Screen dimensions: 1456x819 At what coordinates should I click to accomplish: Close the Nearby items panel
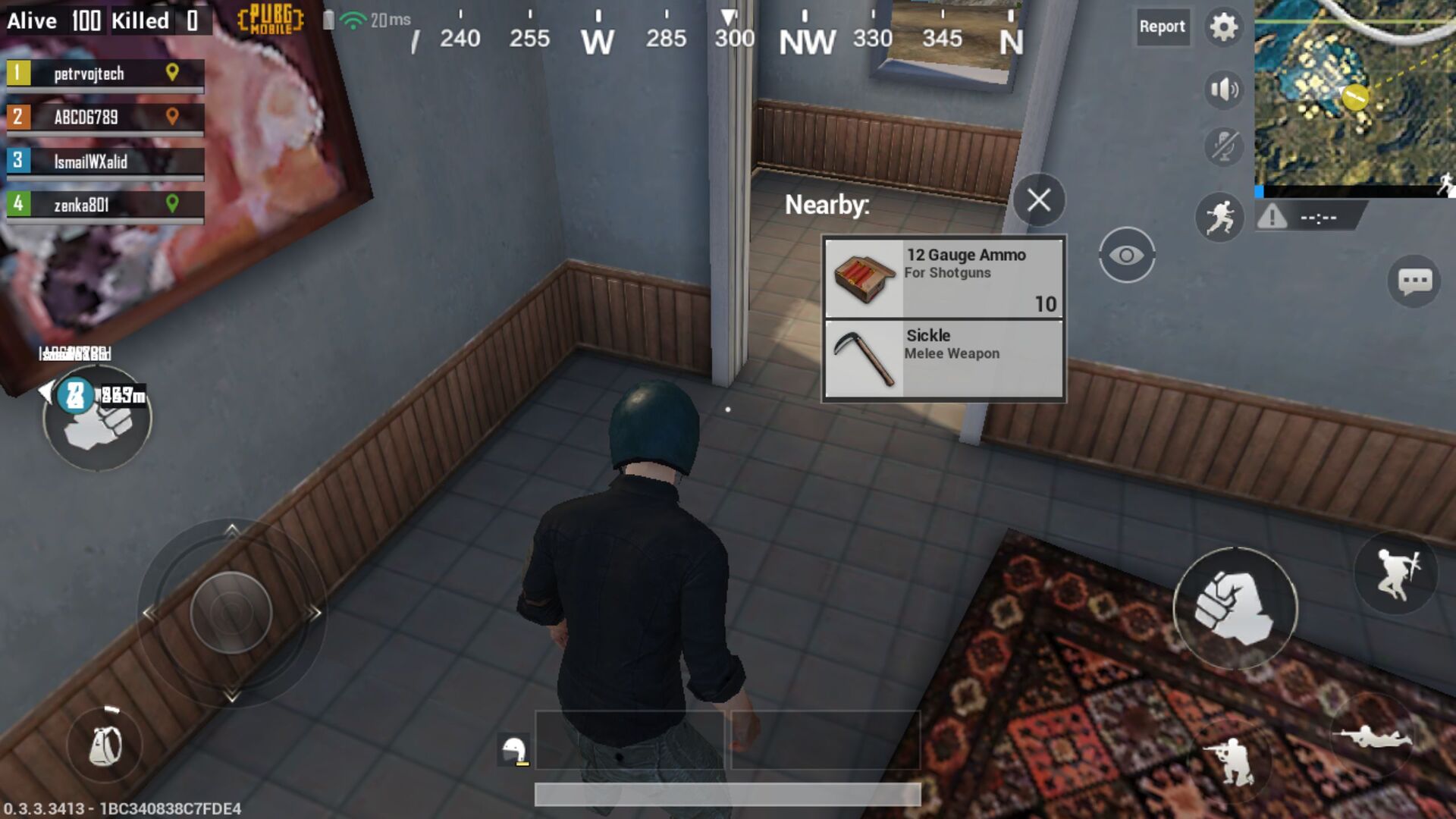point(1040,199)
